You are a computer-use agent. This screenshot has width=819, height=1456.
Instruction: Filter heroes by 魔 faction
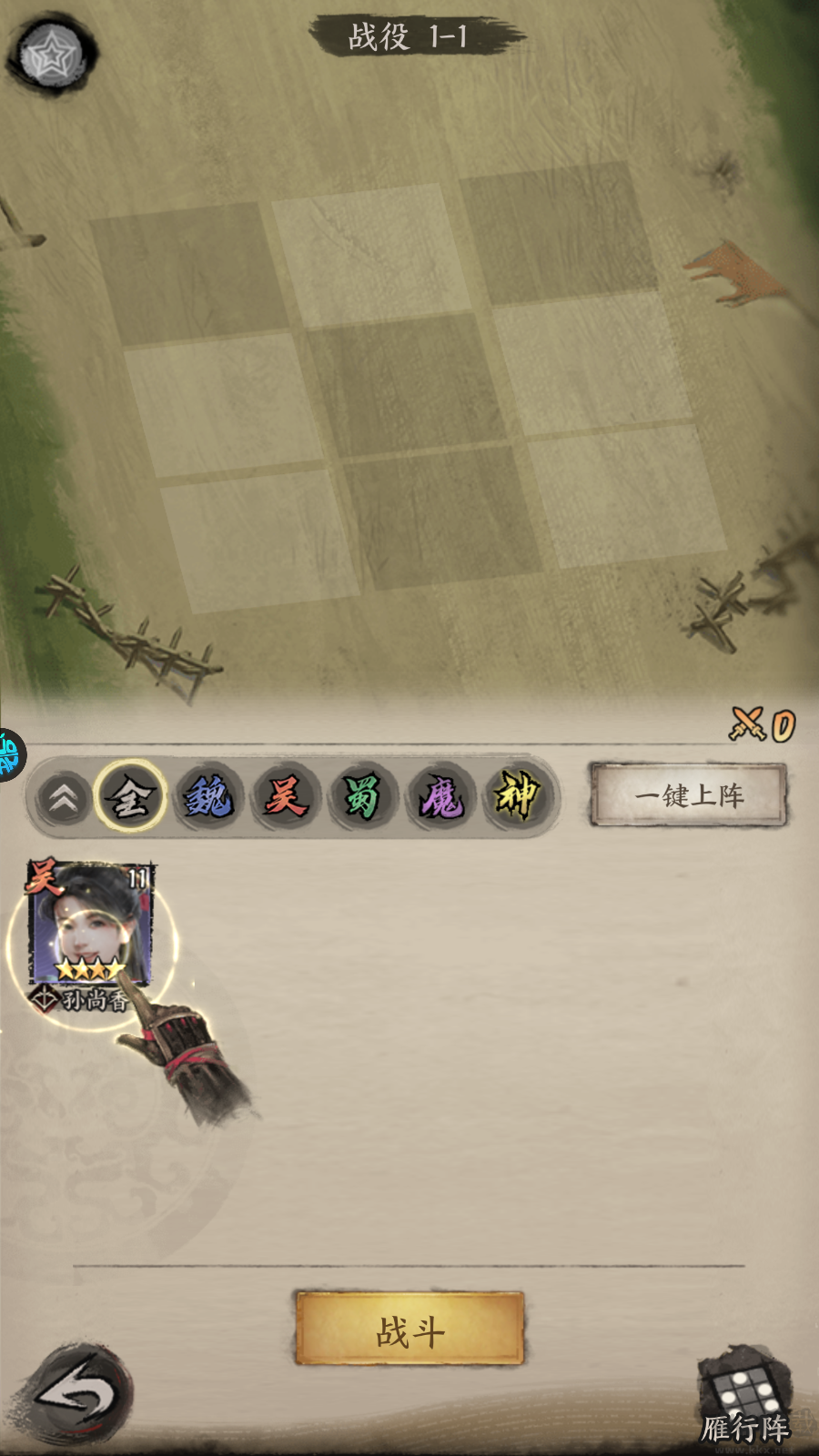click(x=440, y=797)
